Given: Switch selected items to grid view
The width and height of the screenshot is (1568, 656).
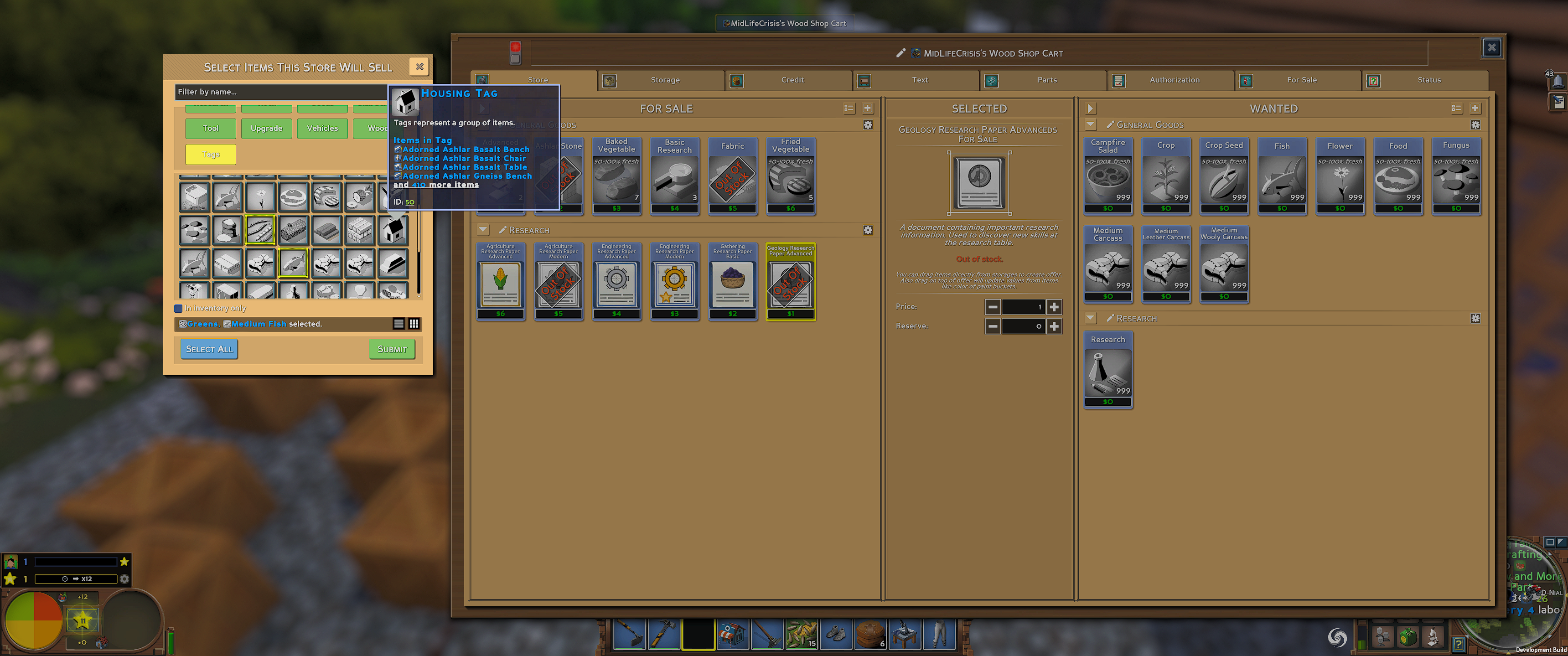Looking at the screenshot, I should coord(414,323).
